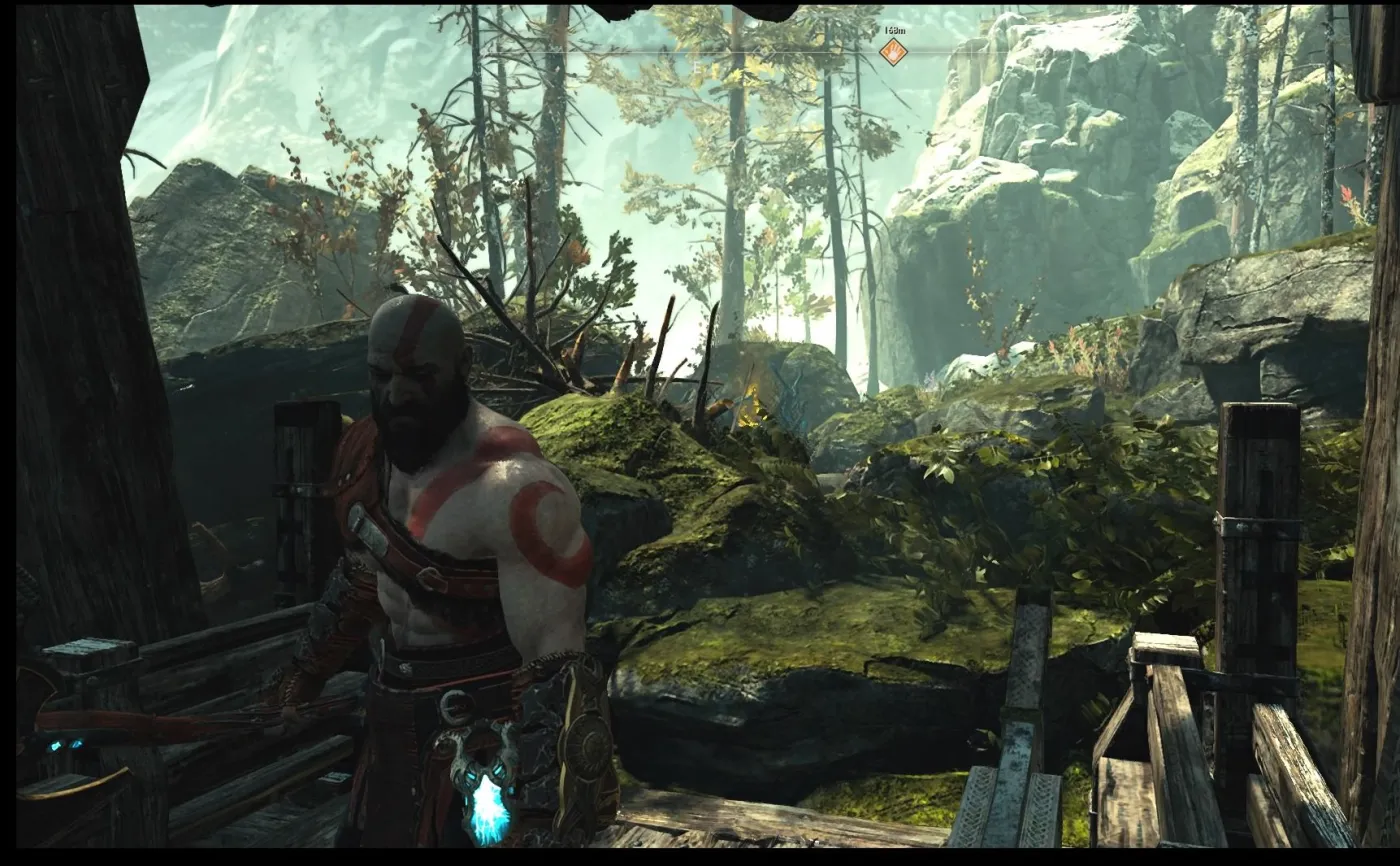Image resolution: width=1400 pixels, height=866 pixels.
Task: Click the orange quest objective marker icon
Action: click(893, 50)
